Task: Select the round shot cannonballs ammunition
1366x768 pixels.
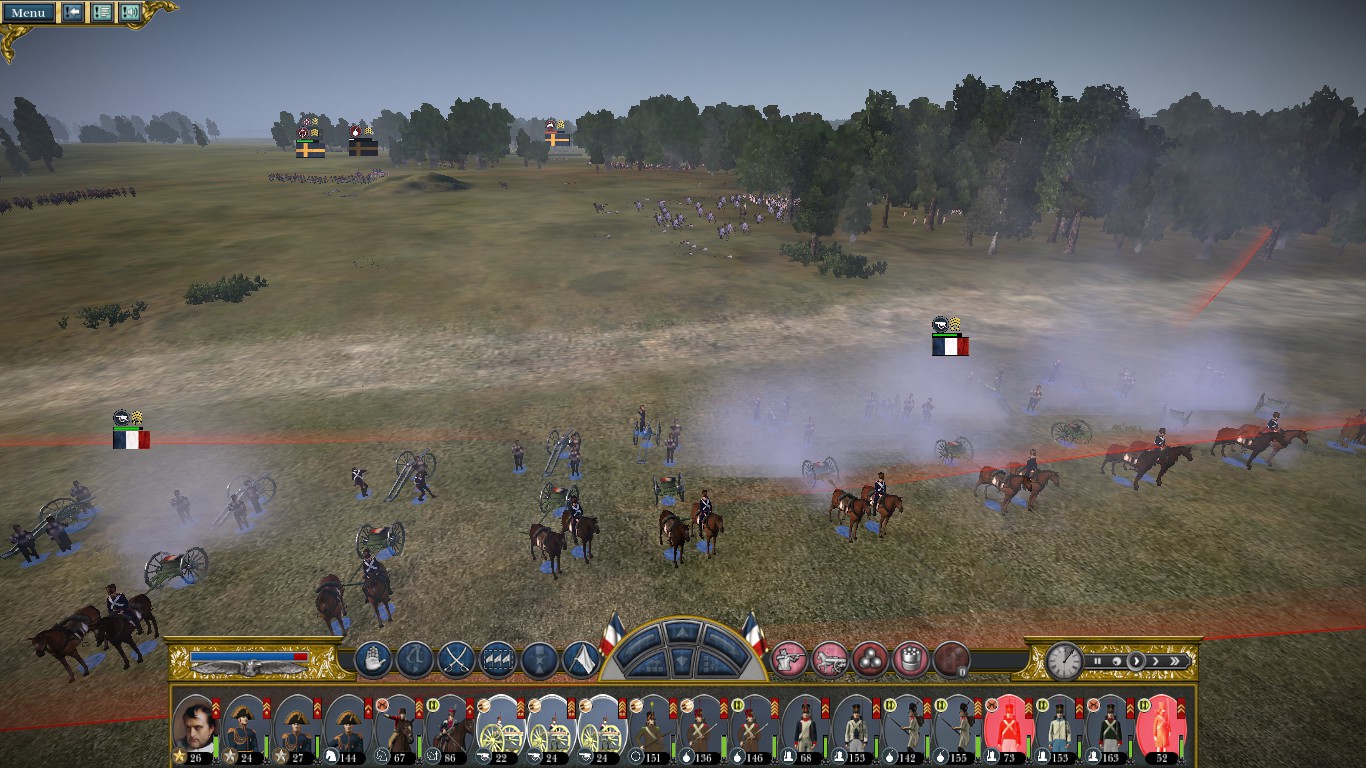Action: click(x=870, y=659)
